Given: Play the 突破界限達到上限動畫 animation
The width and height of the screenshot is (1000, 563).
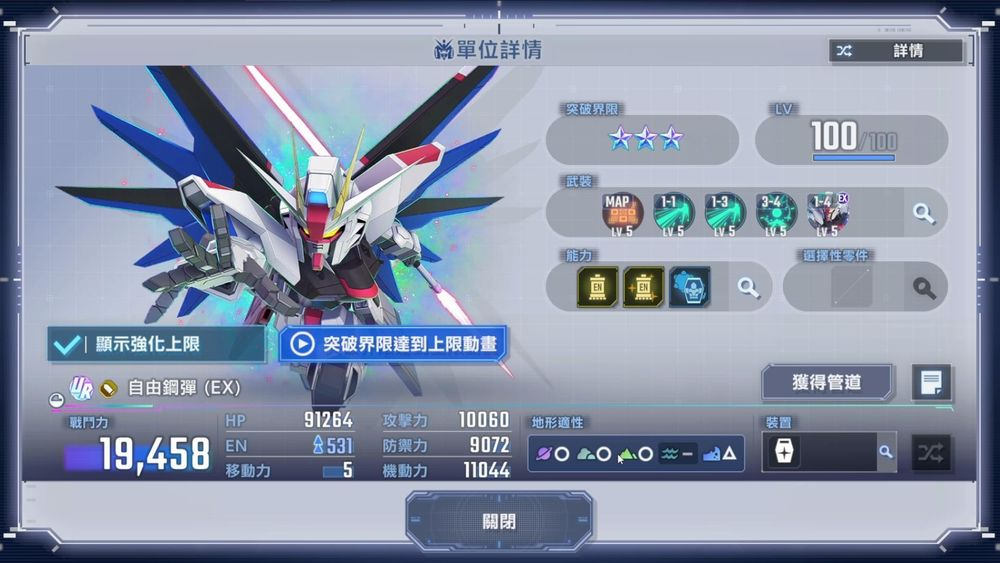Looking at the screenshot, I should coord(392,344).
